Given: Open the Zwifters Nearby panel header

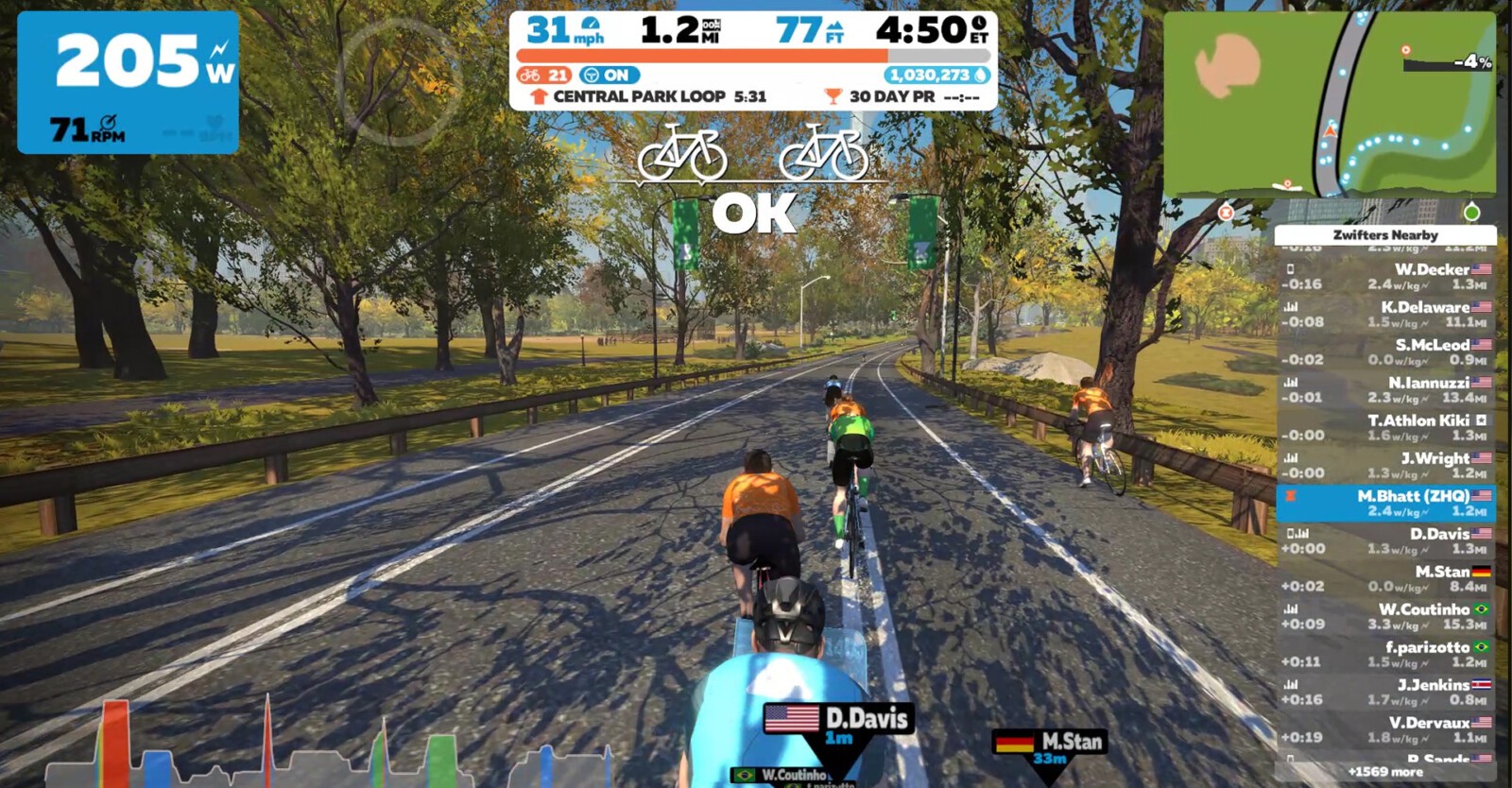Looking at the screenshot, I should click(x=1386, y=235).
